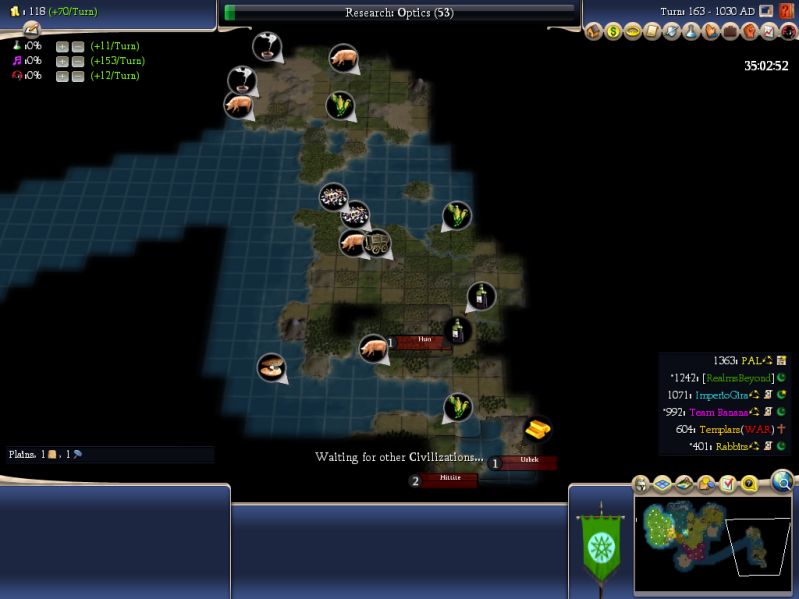799x599 pixels.
Task: Reduce the espionage rate with minus
Action: point(77,76)
